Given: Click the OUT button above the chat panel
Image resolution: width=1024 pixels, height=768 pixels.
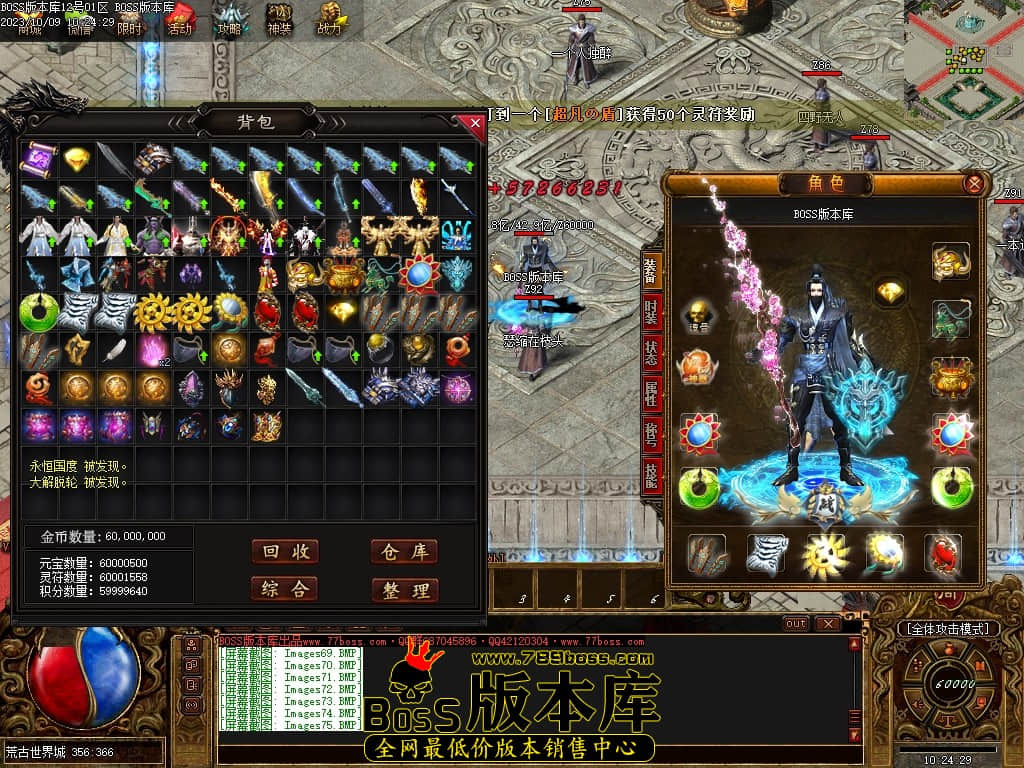Looking at the screenshot, I should pyautogui.click(x=796, y=624).
